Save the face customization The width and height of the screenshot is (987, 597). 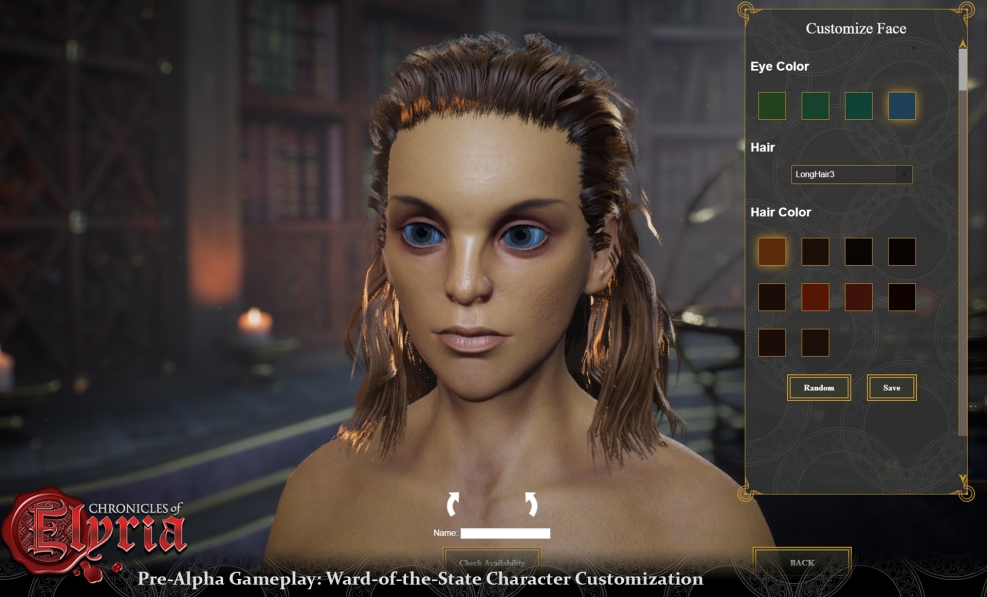point(891,387)
